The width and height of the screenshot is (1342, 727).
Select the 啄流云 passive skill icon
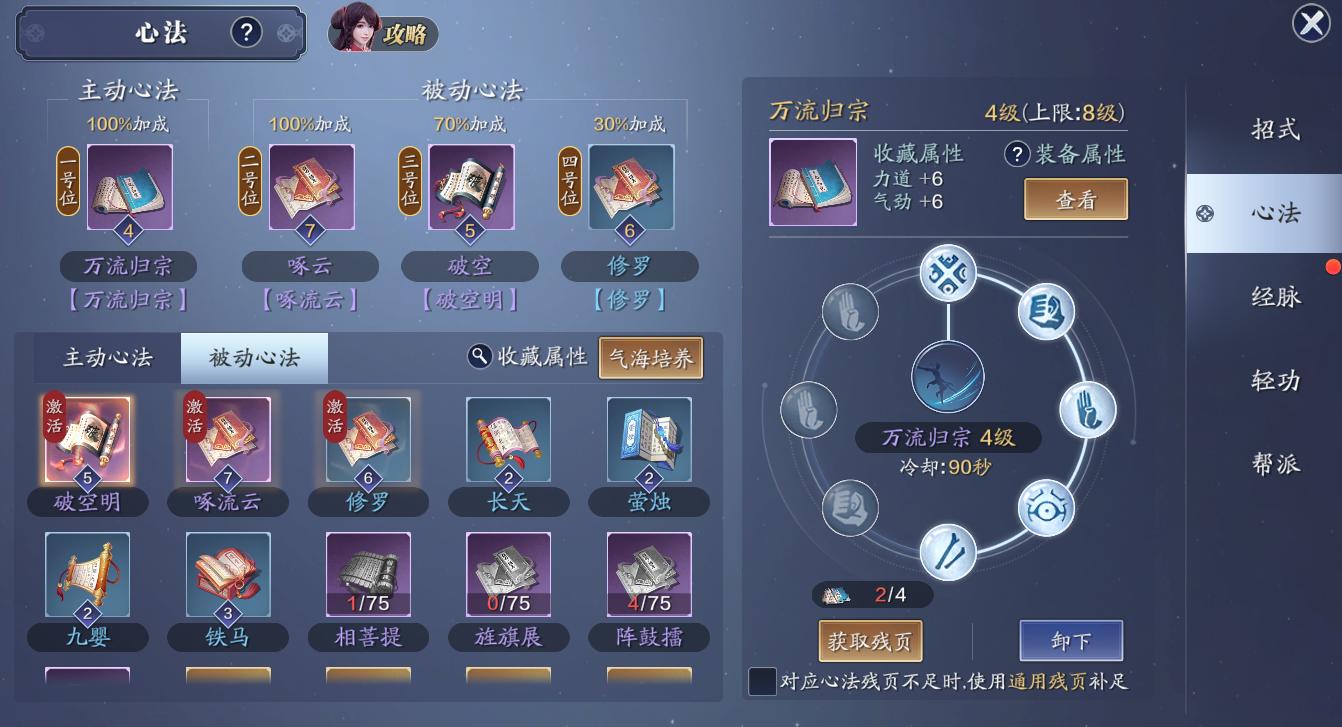point(228,439)
